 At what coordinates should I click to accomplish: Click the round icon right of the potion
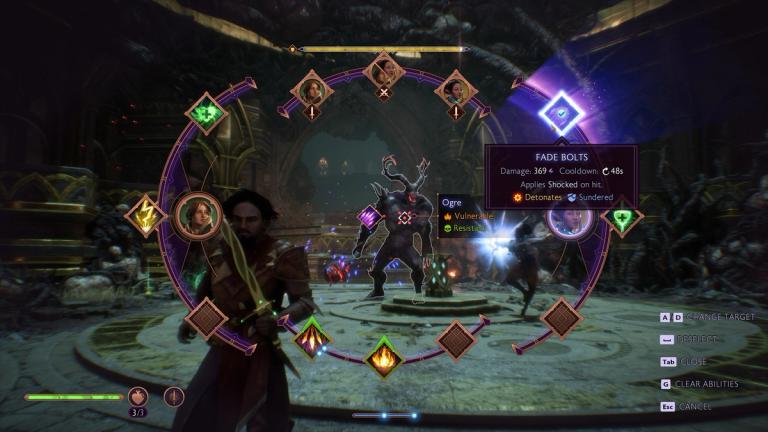tap(174, 396)
